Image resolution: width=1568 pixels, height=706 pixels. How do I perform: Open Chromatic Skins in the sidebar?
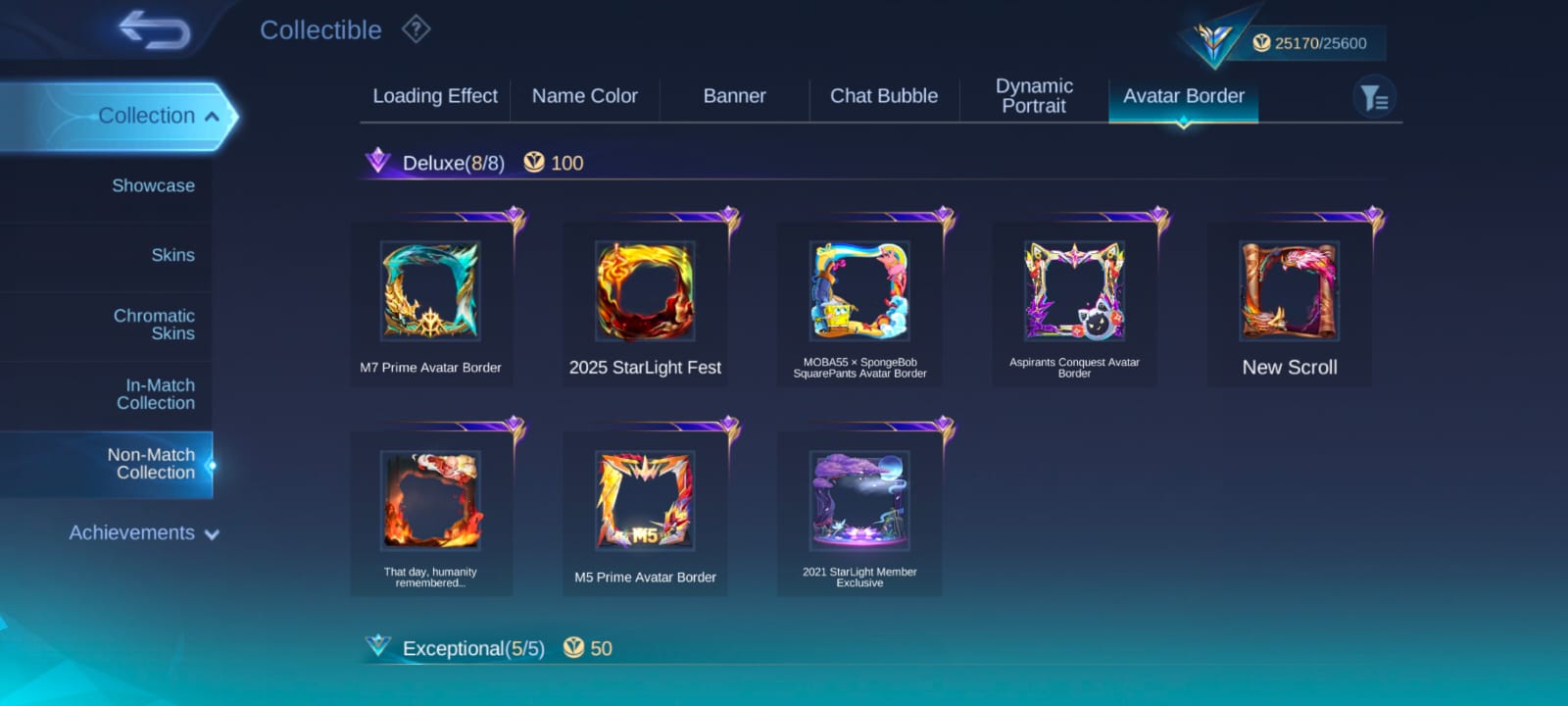coord(154,325)
